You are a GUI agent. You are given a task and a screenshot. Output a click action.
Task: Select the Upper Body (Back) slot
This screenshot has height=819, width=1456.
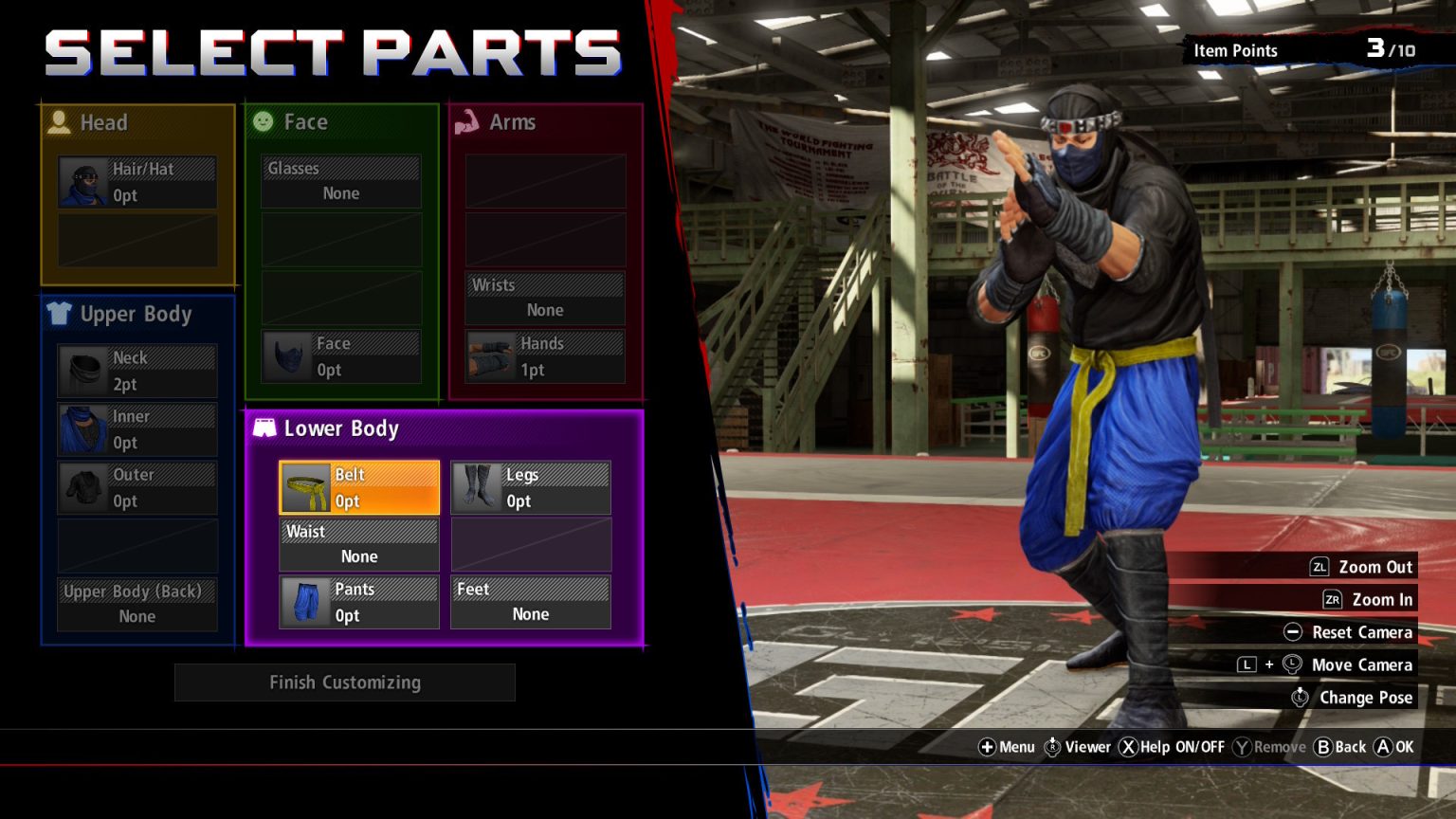click(x=137, y=604)
